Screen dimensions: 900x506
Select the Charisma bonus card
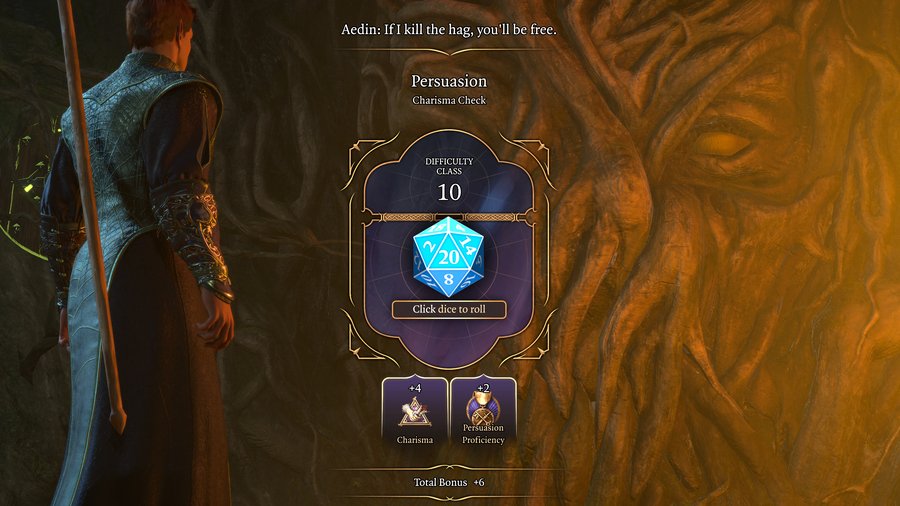coord(415,411)
